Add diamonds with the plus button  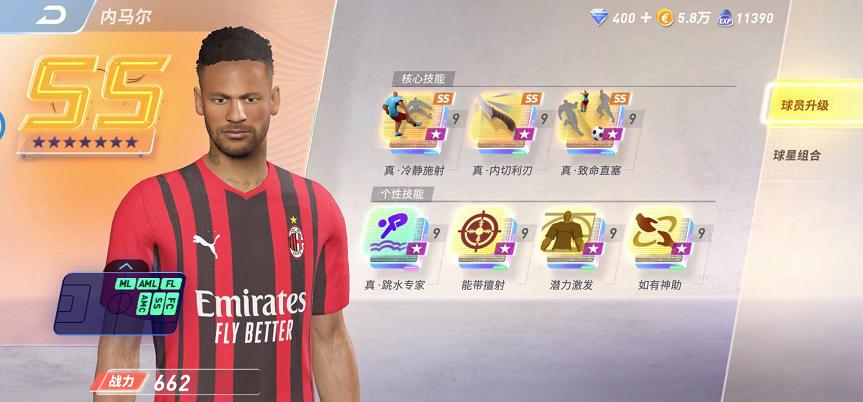click(646, 17)
